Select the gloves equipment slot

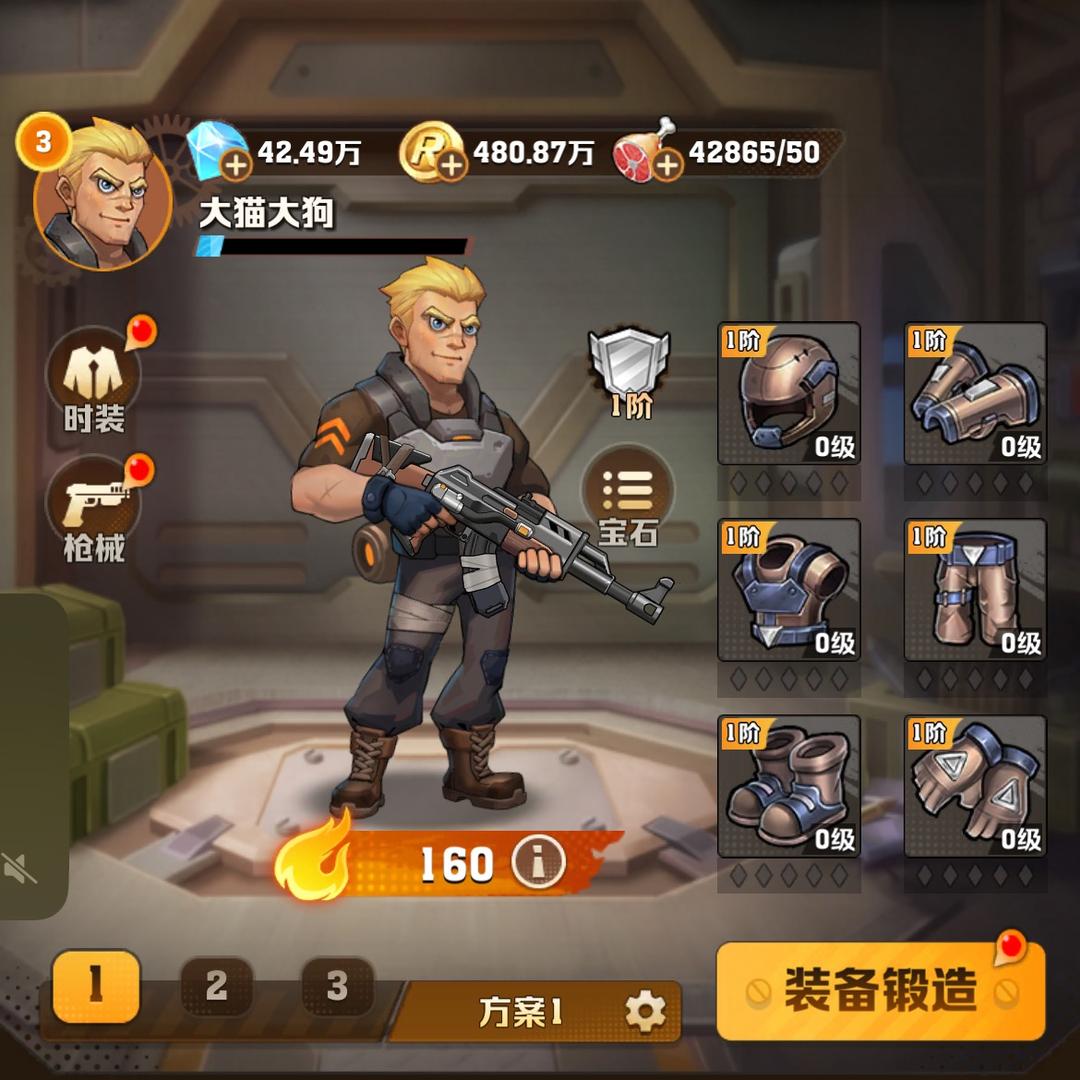[975, 786]
